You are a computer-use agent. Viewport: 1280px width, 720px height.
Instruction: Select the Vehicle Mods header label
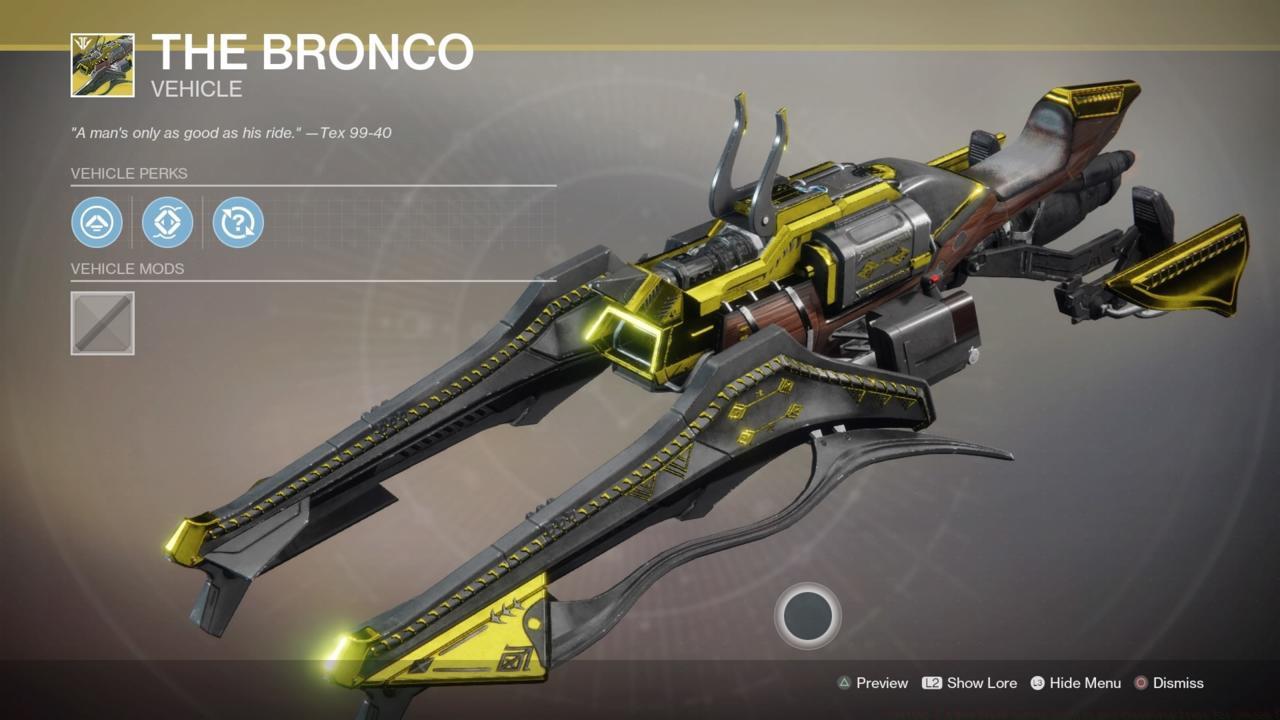coord(129,269)
